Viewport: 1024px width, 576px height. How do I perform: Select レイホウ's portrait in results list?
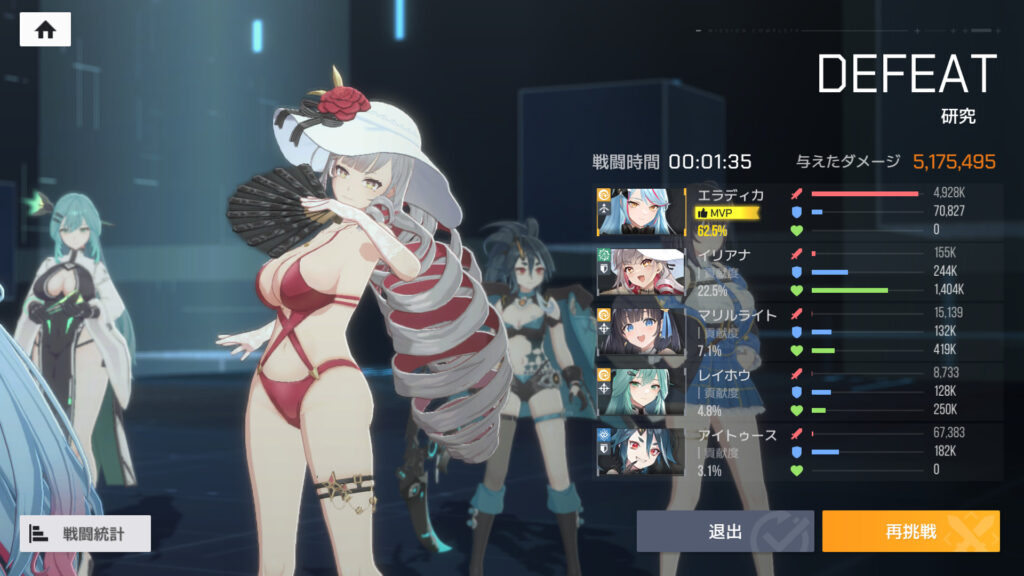click(x=641, y=392)
